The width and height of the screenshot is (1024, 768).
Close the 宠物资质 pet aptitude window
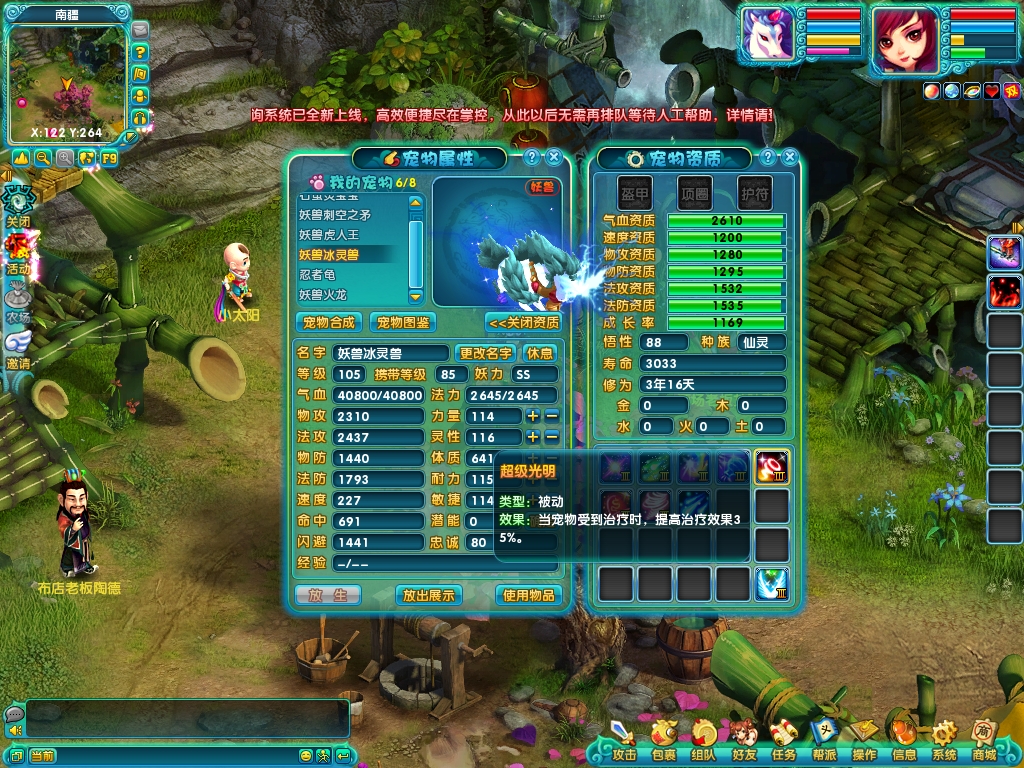coord(790,157)
